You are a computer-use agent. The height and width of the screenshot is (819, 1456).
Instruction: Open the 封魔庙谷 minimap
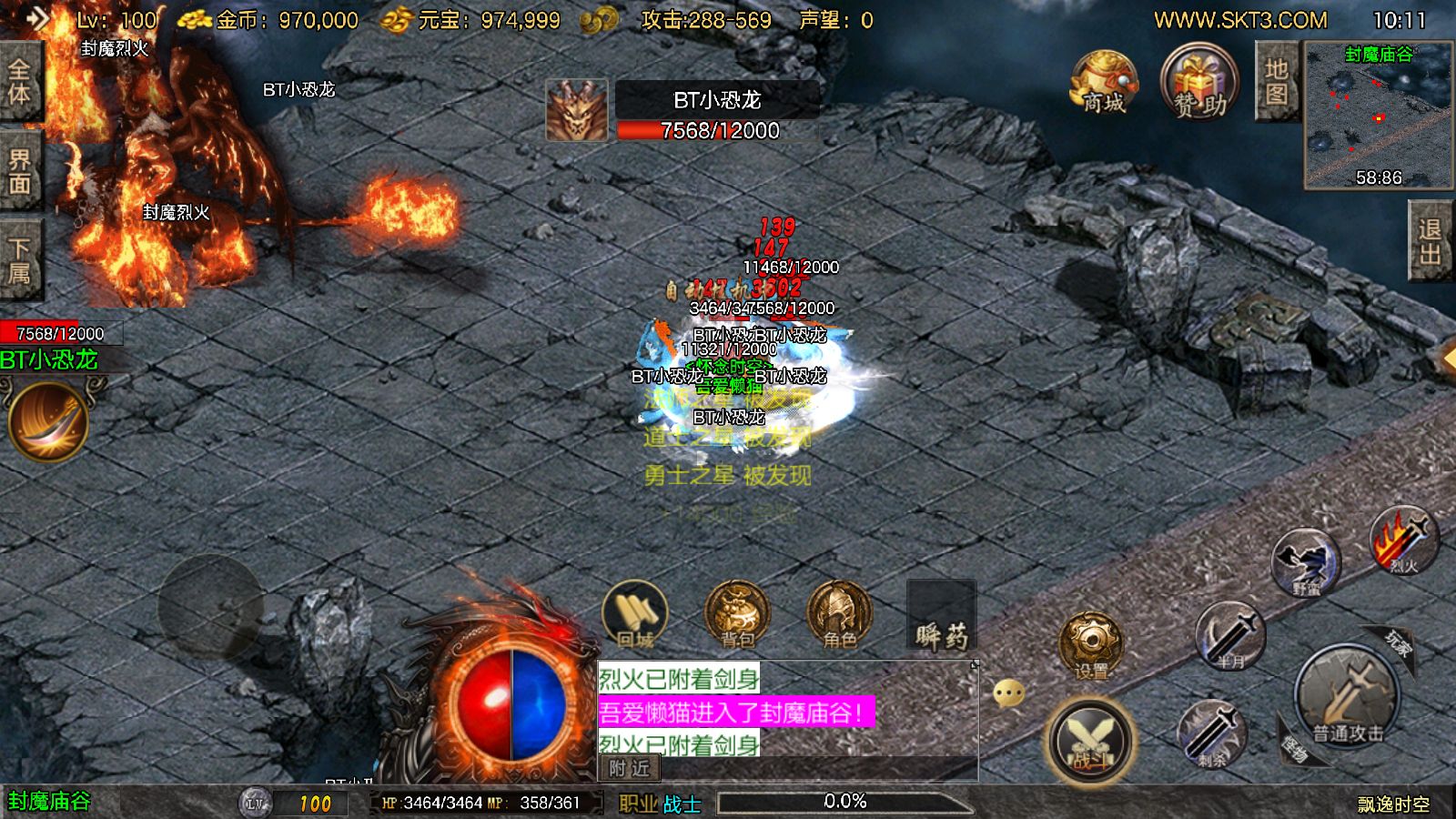tap(1378, 116)
